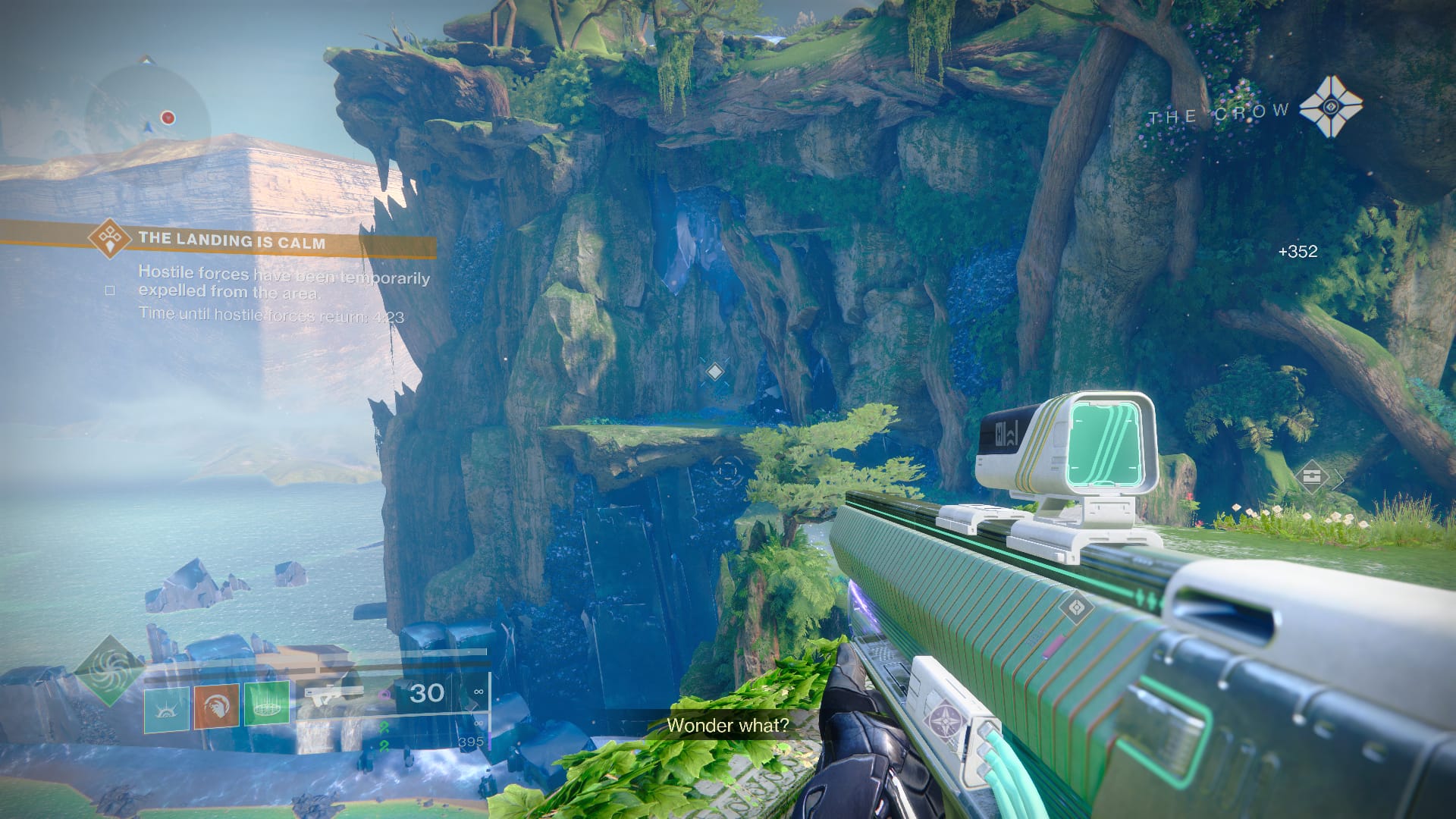Click the Ghost shell icon
1456x819 pixels.
[x=1329, y=107]
